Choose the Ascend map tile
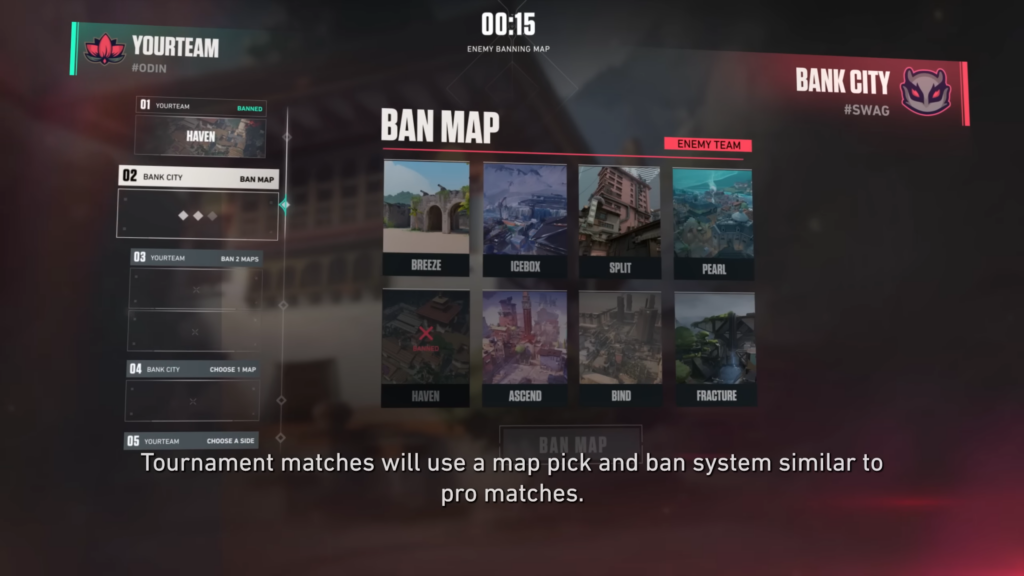The width and height of the screenshot is (1024, 576). coord(524,346)
